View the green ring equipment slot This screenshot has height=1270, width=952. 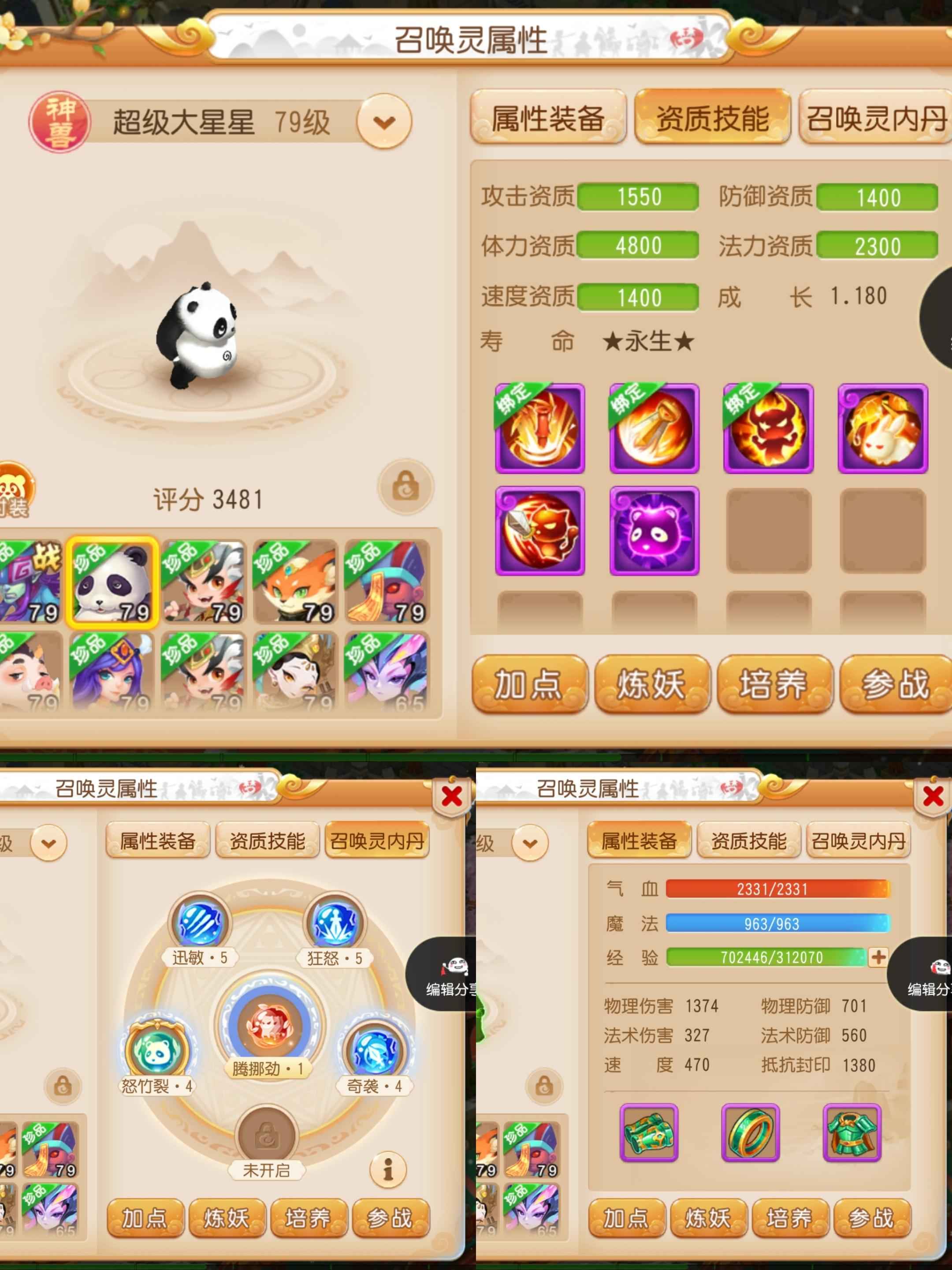click(x=750, y=1132)
